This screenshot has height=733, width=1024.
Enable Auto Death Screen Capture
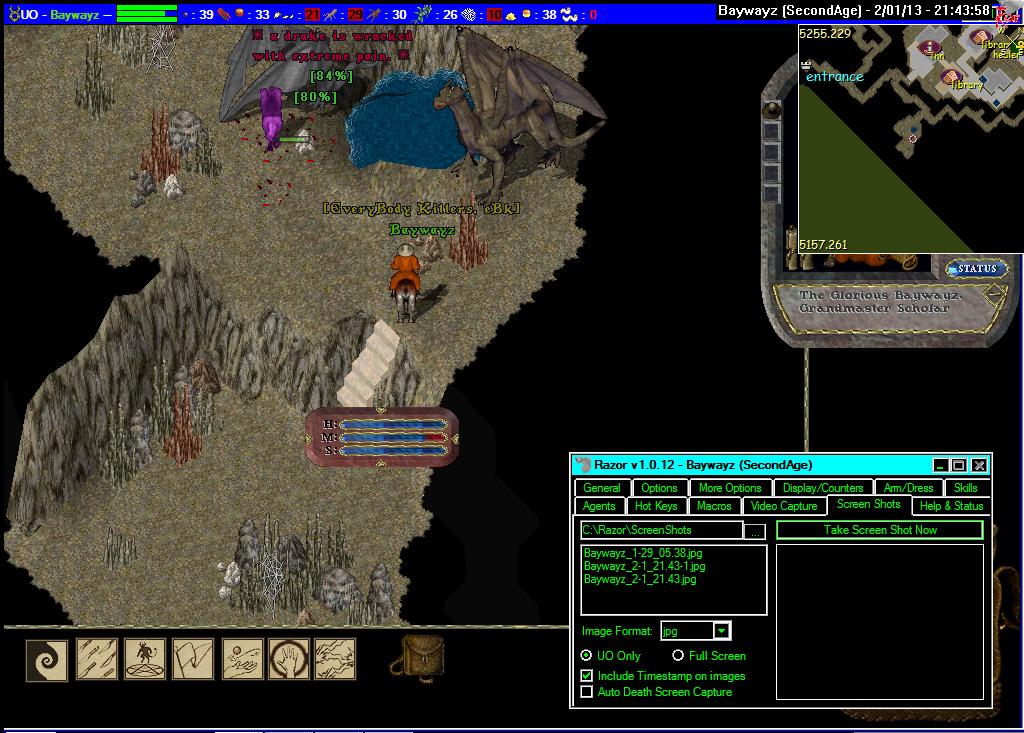coord(587,692)
